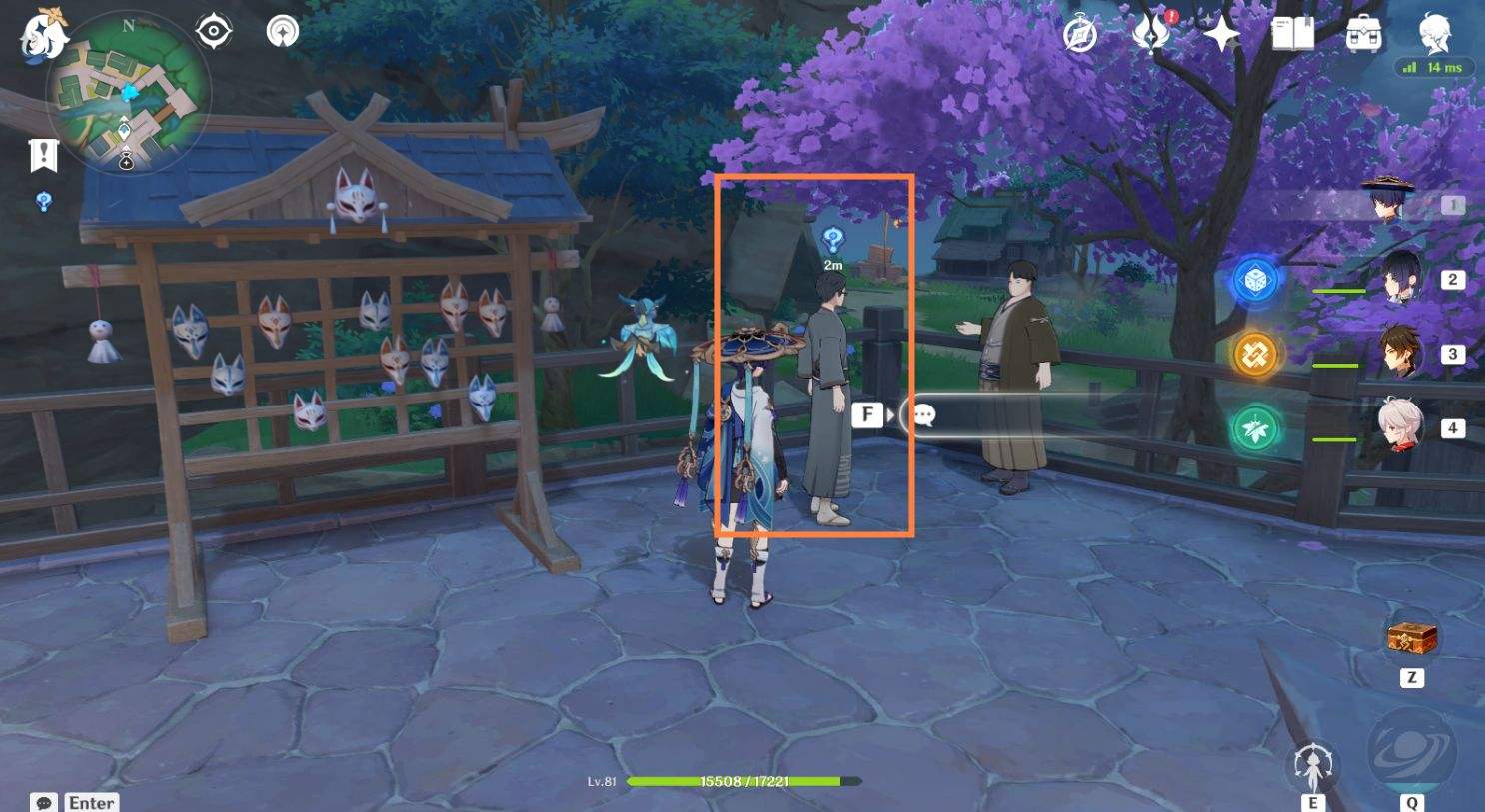Open the reward chest icon above Z
This screenshot has height=812, width=1485.
[1412, 640]
